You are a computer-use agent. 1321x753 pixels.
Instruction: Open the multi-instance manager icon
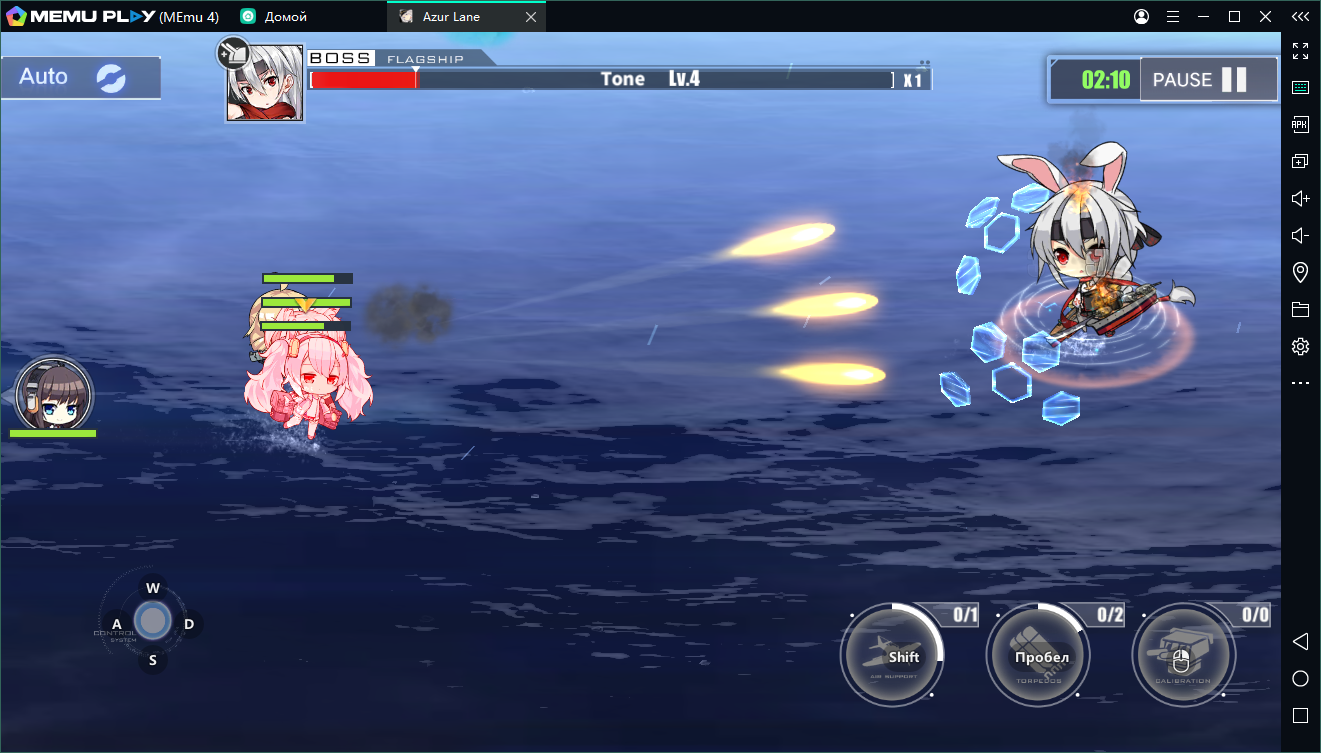[1300, 160]
